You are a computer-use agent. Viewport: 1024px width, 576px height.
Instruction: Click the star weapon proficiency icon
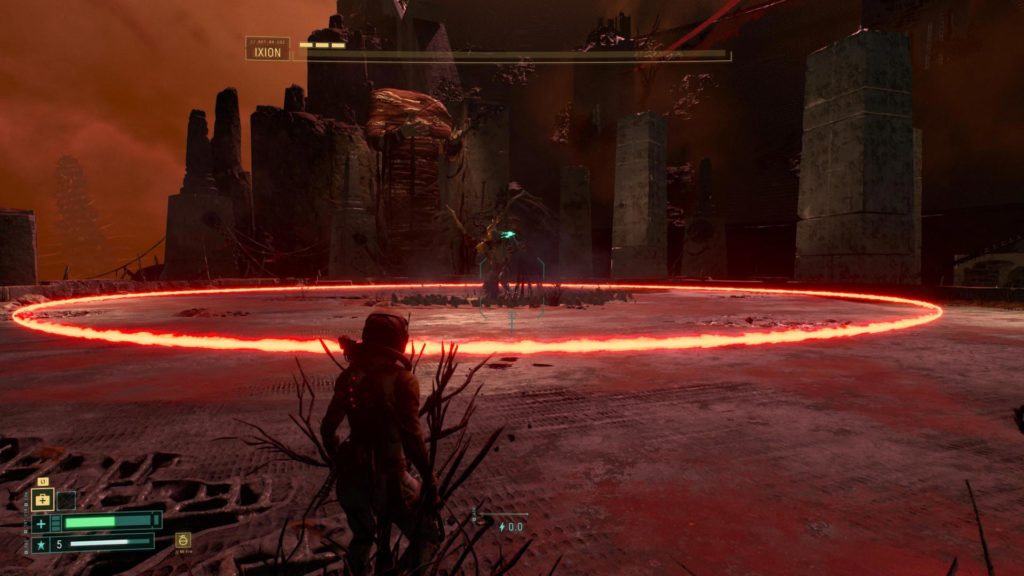(x=41, y=544)
